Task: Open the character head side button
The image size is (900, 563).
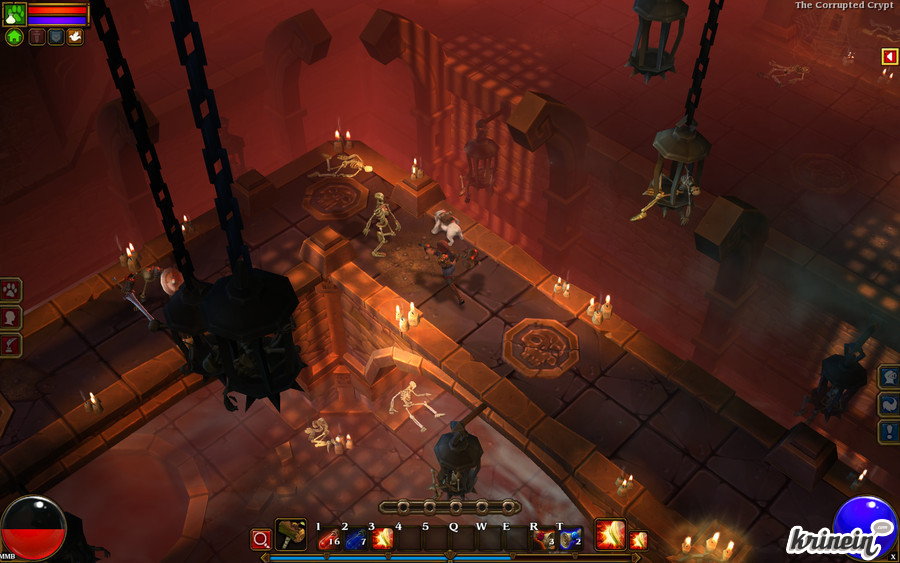Action: [11, 318]
